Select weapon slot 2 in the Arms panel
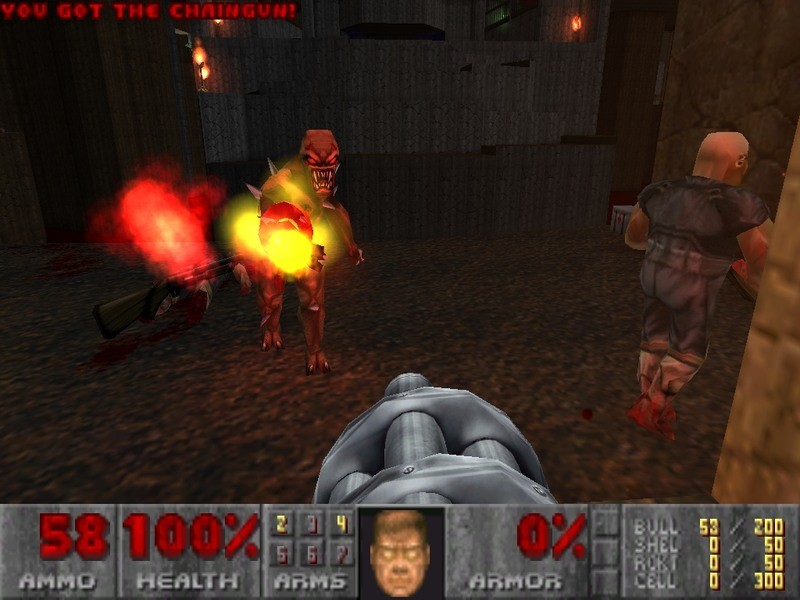The width and height of the screenshot is (800, 600). (x=283, y=523)
